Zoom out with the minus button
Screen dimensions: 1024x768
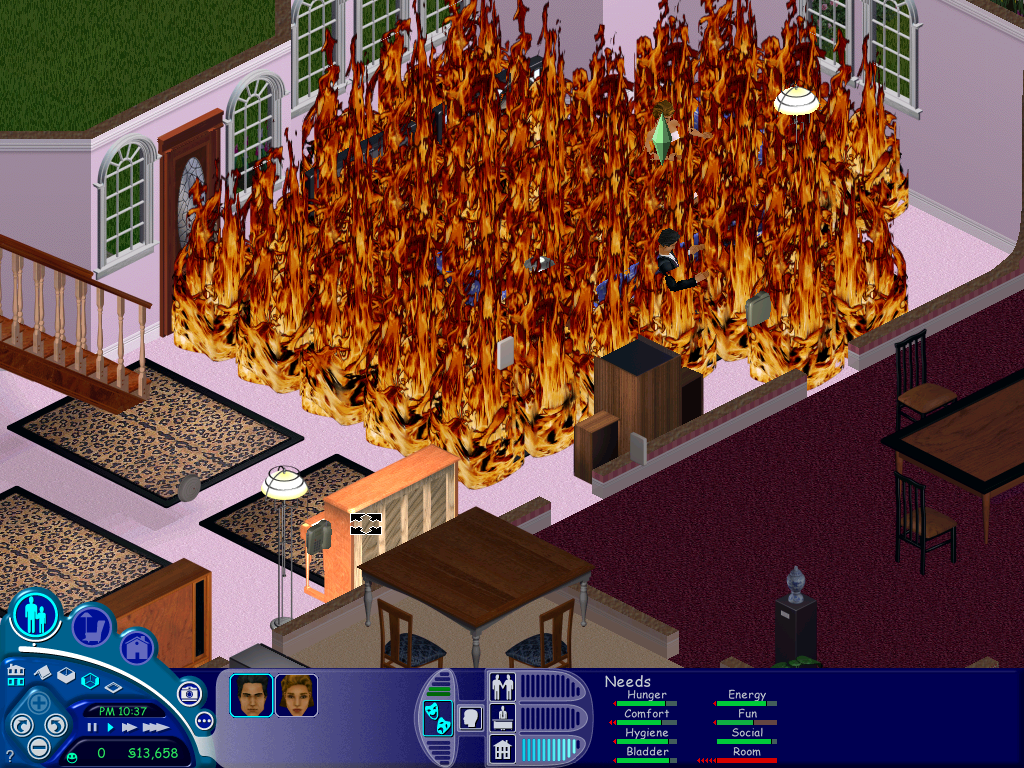pos(38,745)
